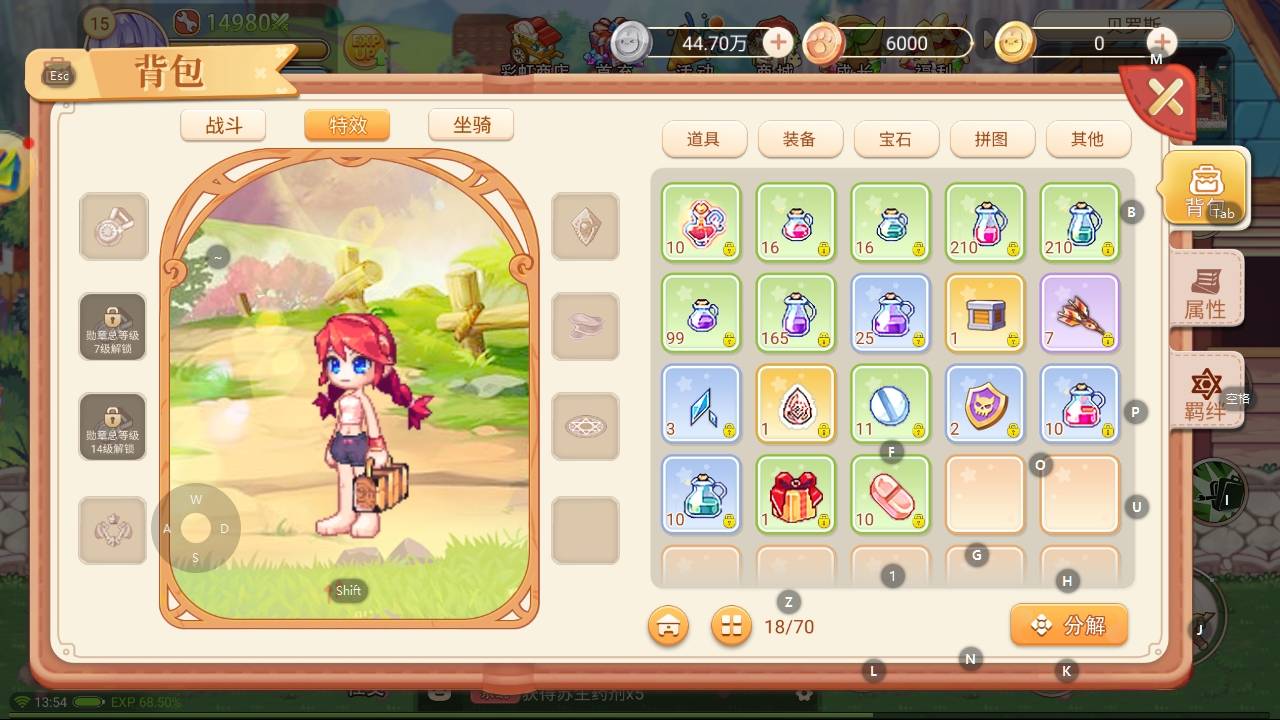Add silver coins with the plus button
The height and width of the screenshot is (720, 1280).
pyautogui.click(x=778, y=43)
